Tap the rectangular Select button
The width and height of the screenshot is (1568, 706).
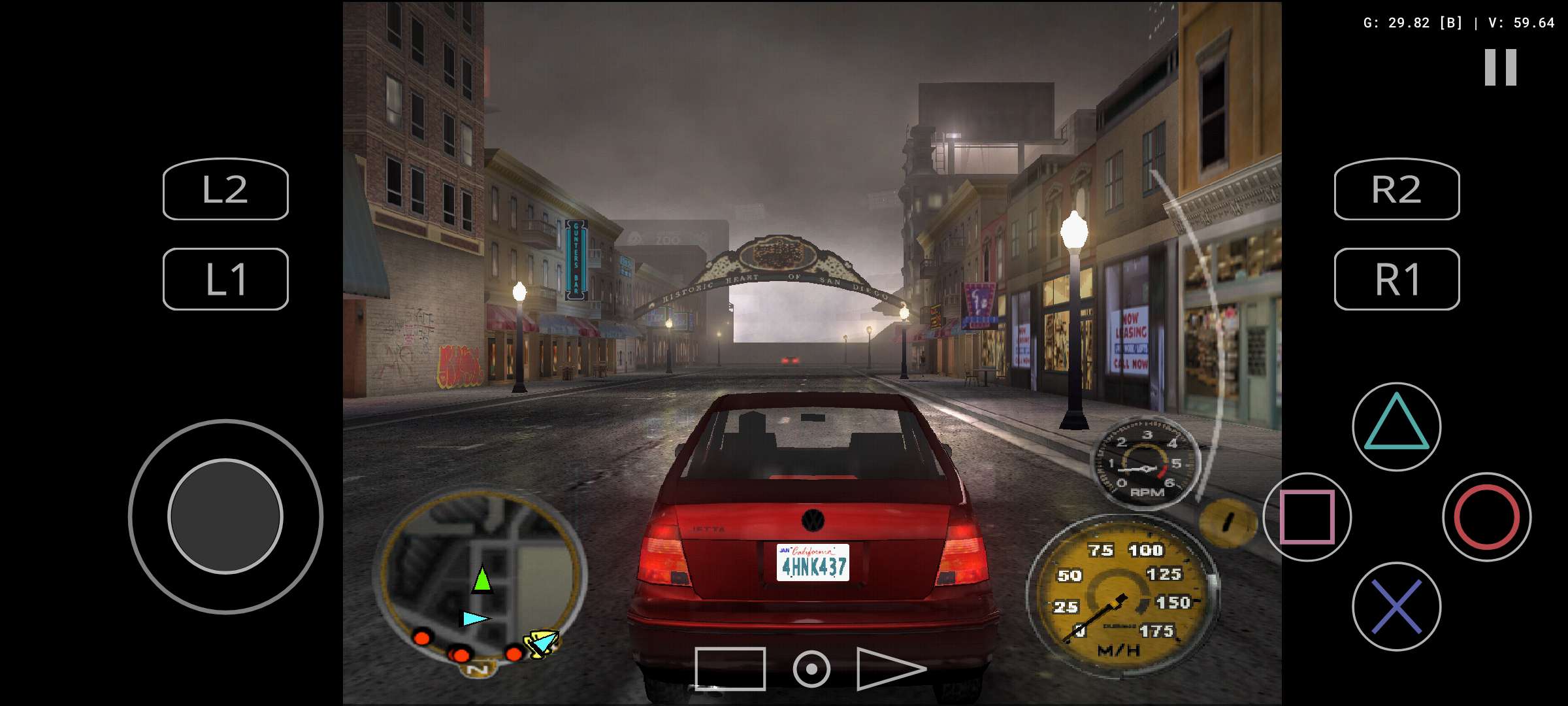point(730,669)
